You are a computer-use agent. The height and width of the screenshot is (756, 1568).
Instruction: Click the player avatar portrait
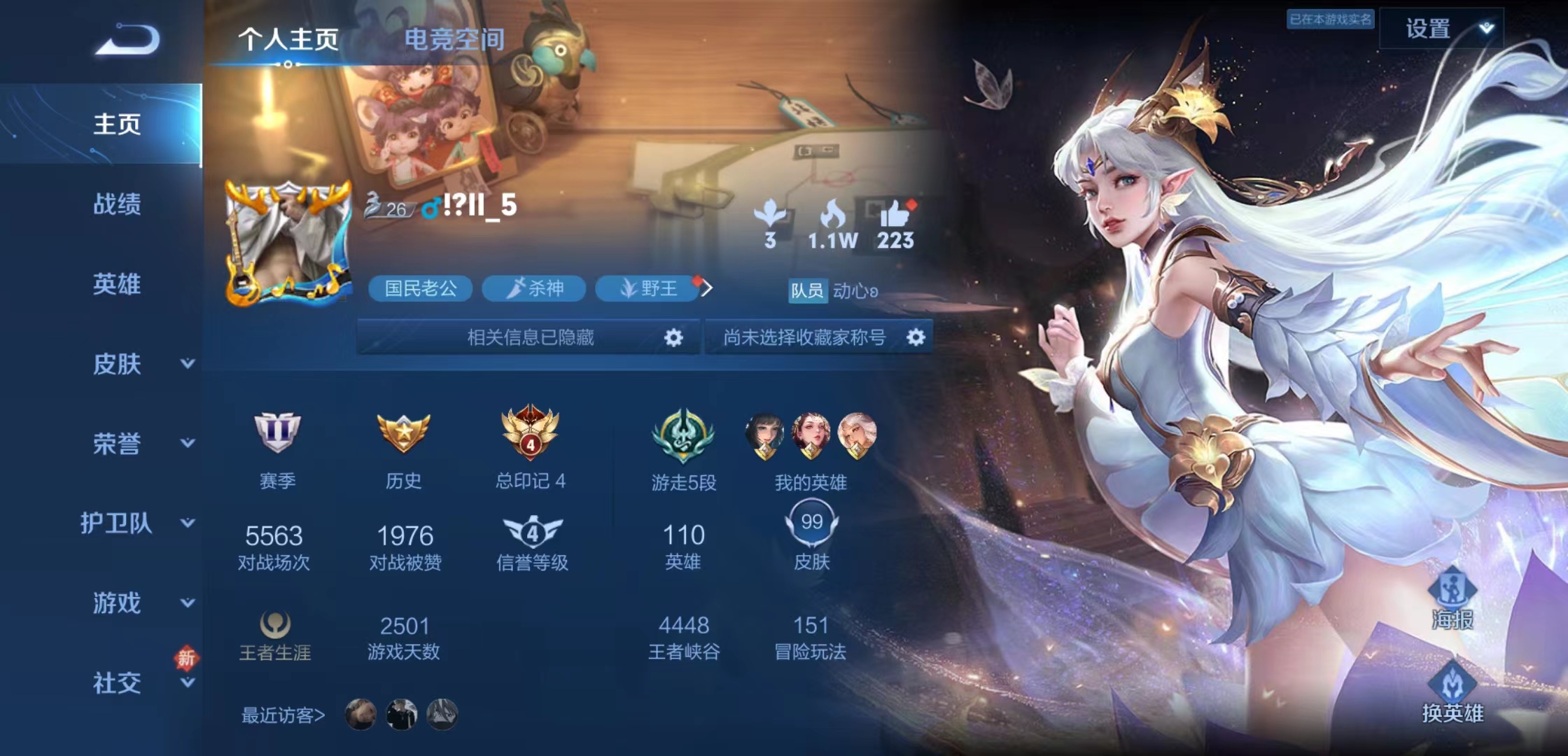(x=287, y=241)
